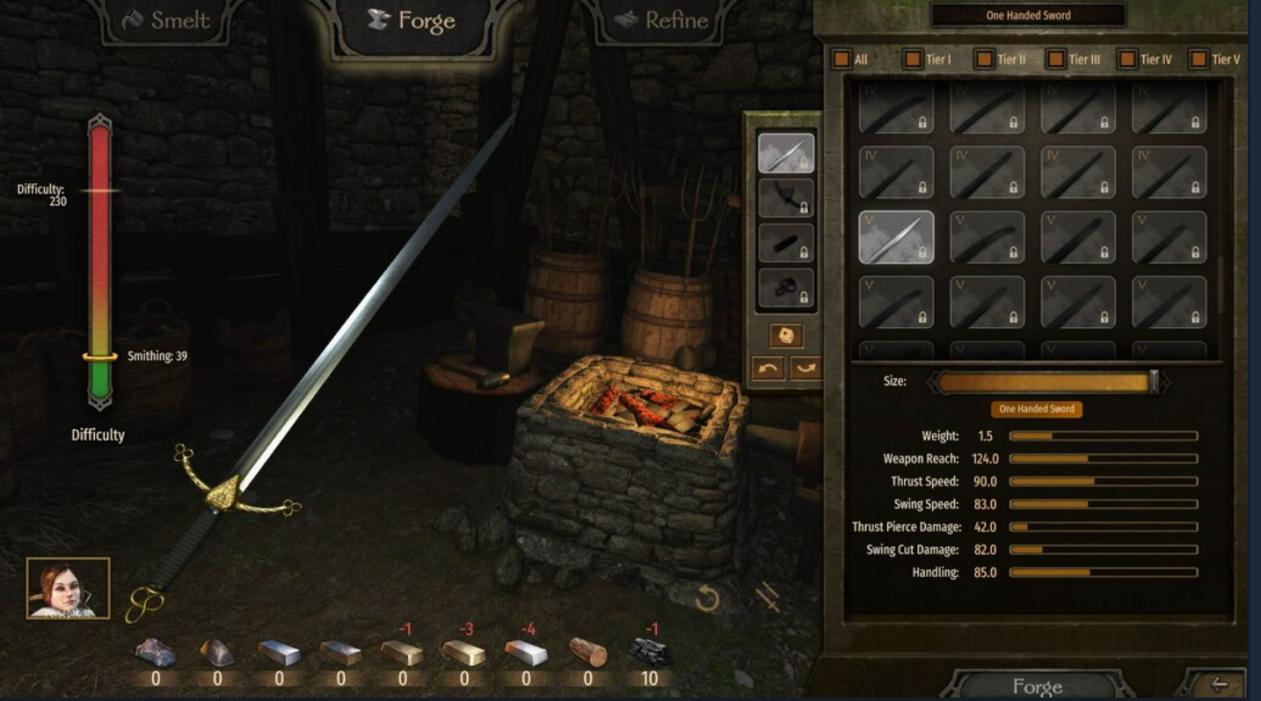The image size is (1261, 701).
Task: Toggle the All tiers filter checkbox
Action: tap(842, 59)
